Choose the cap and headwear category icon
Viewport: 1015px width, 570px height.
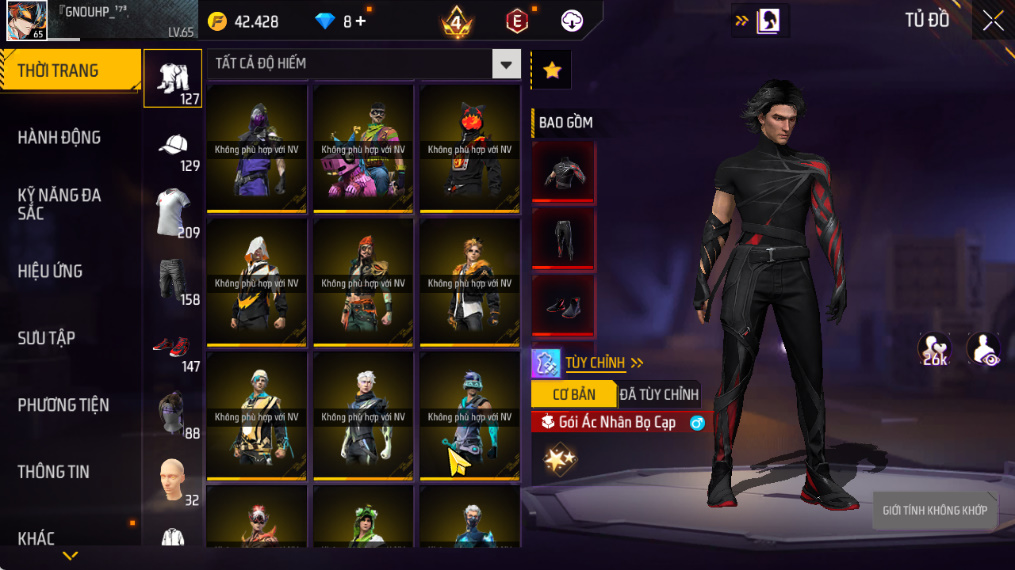coord(173,145)
